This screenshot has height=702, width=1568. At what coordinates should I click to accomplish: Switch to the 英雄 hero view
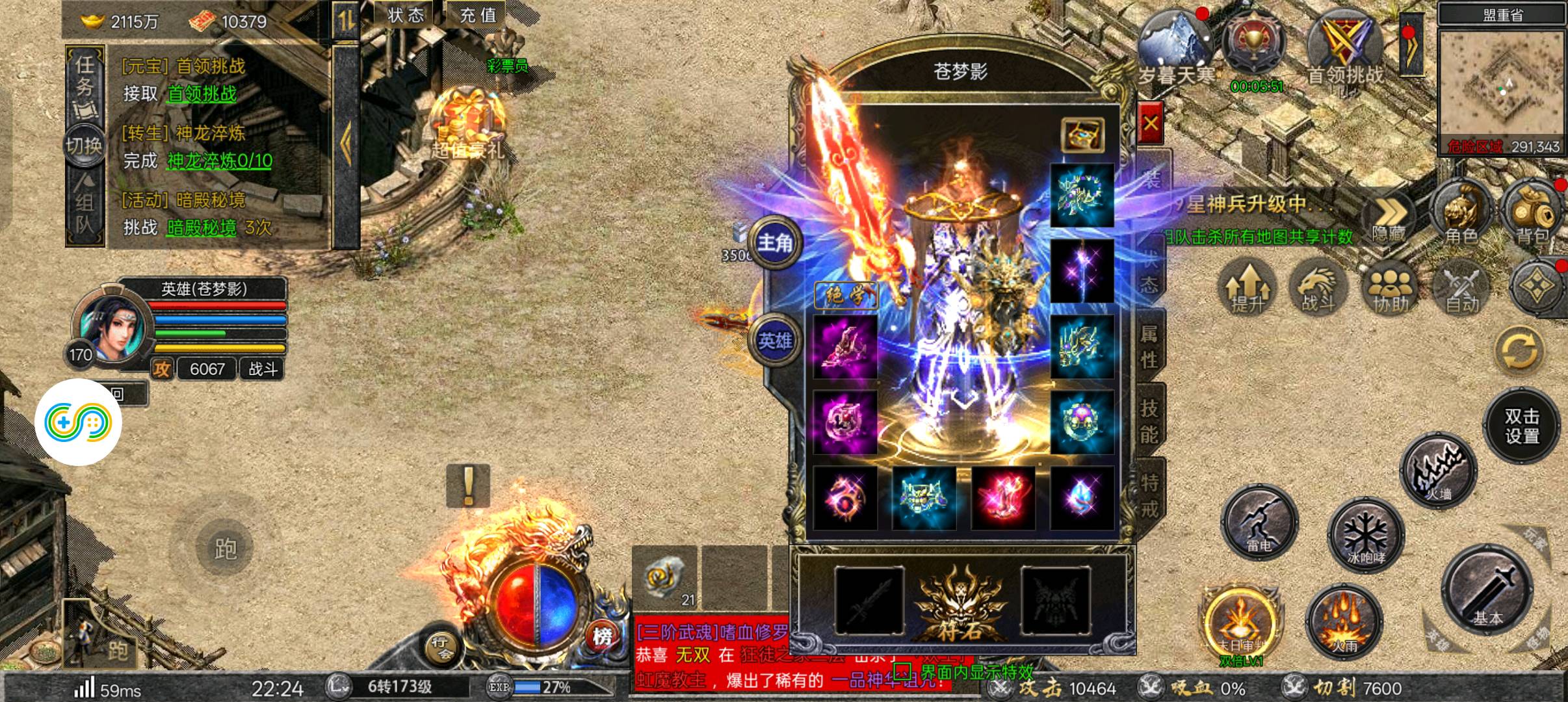(775, 340)
